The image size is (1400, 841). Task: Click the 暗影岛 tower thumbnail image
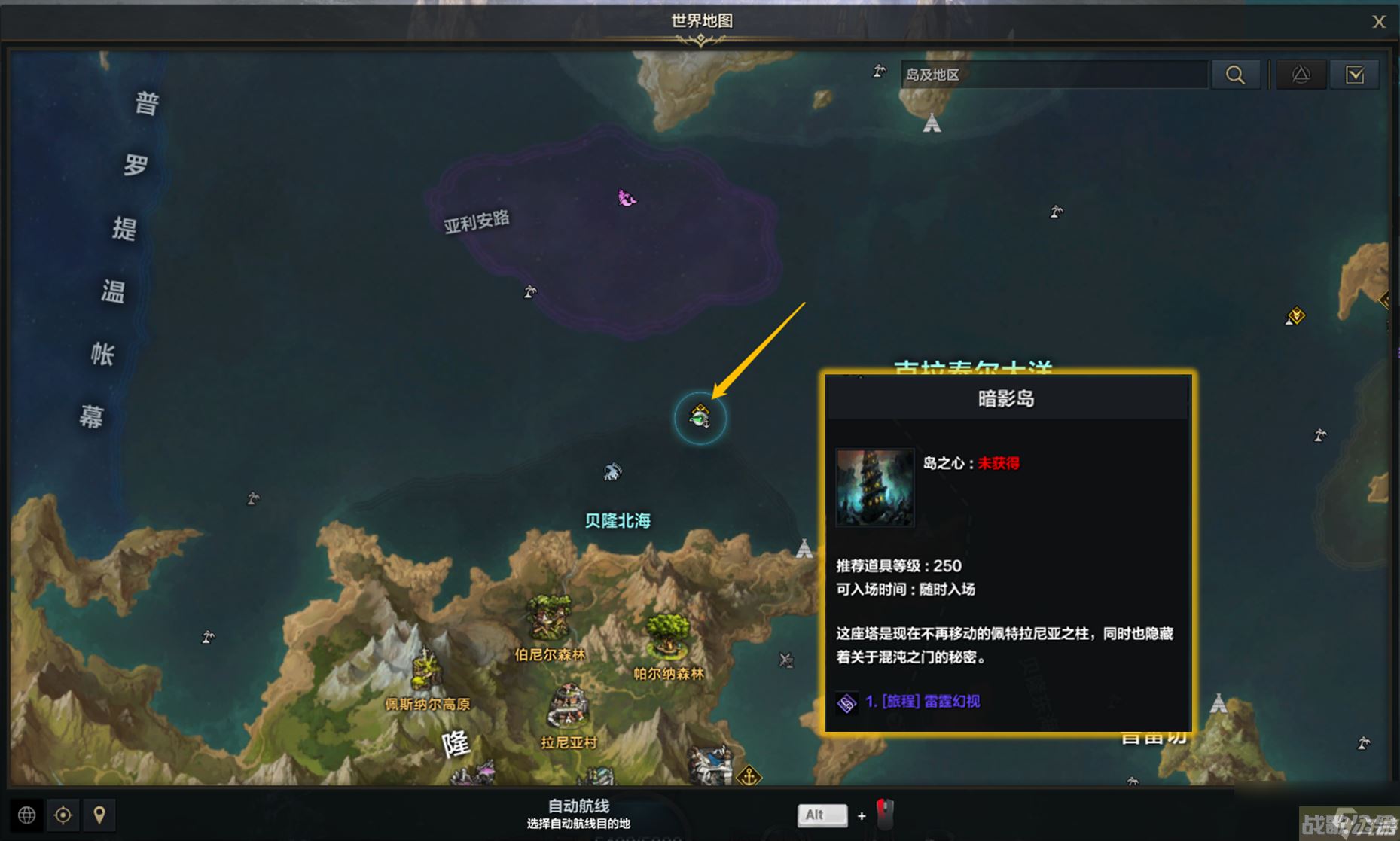(874, 488)
